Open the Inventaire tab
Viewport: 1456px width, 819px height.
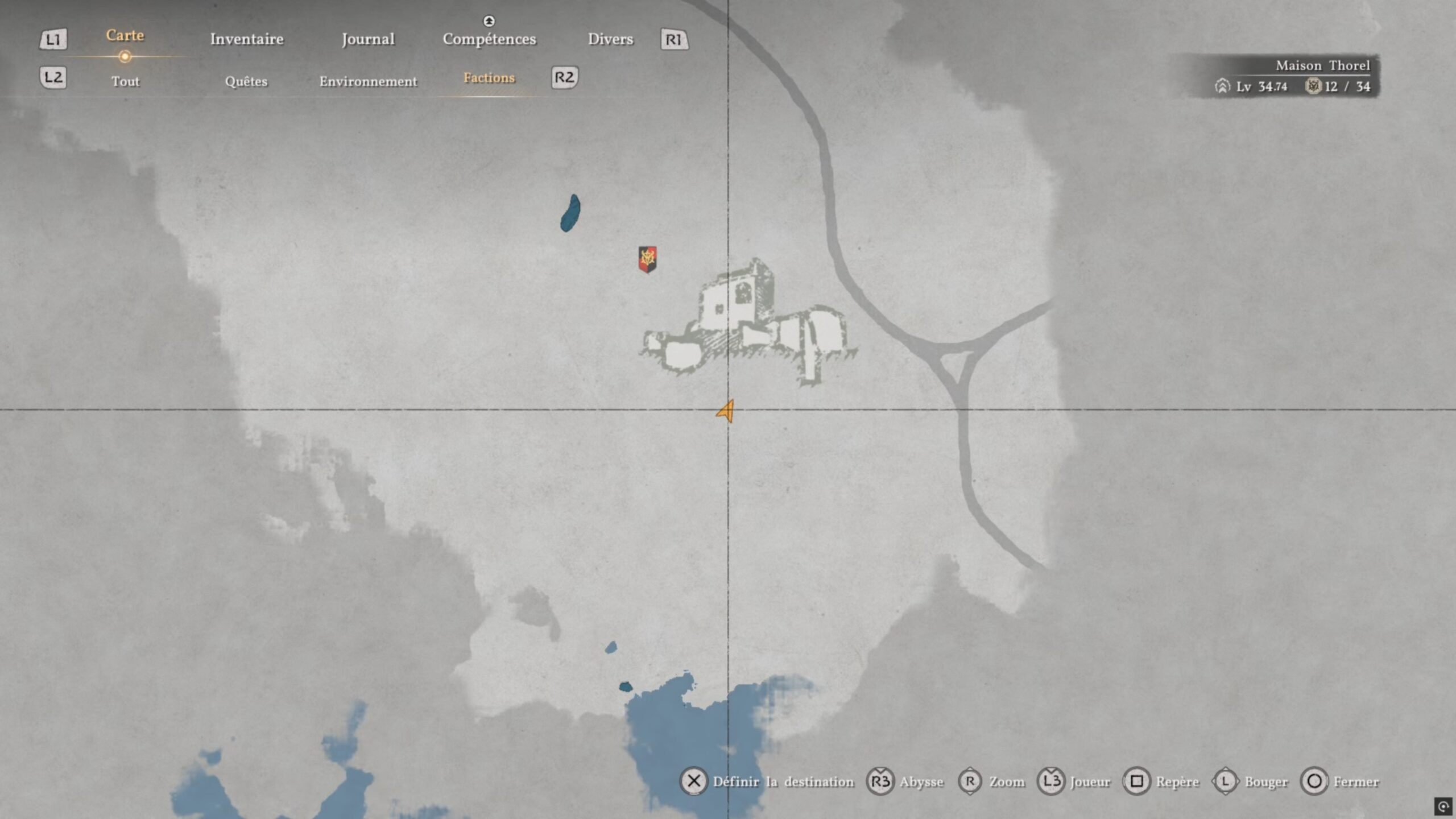coord(247,39)
